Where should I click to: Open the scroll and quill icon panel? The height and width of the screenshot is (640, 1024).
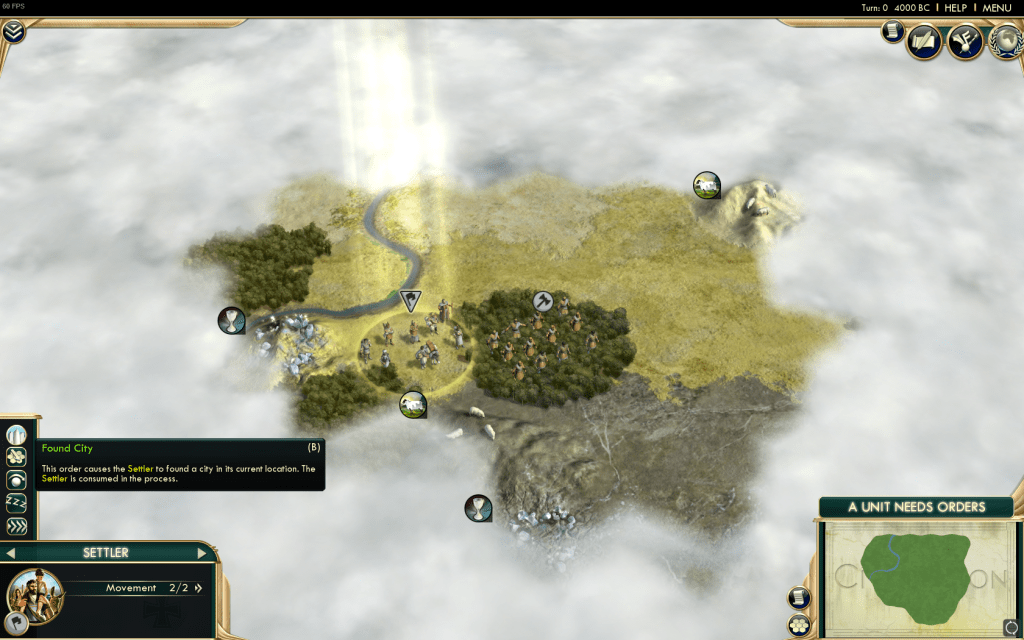click(924, 42)
